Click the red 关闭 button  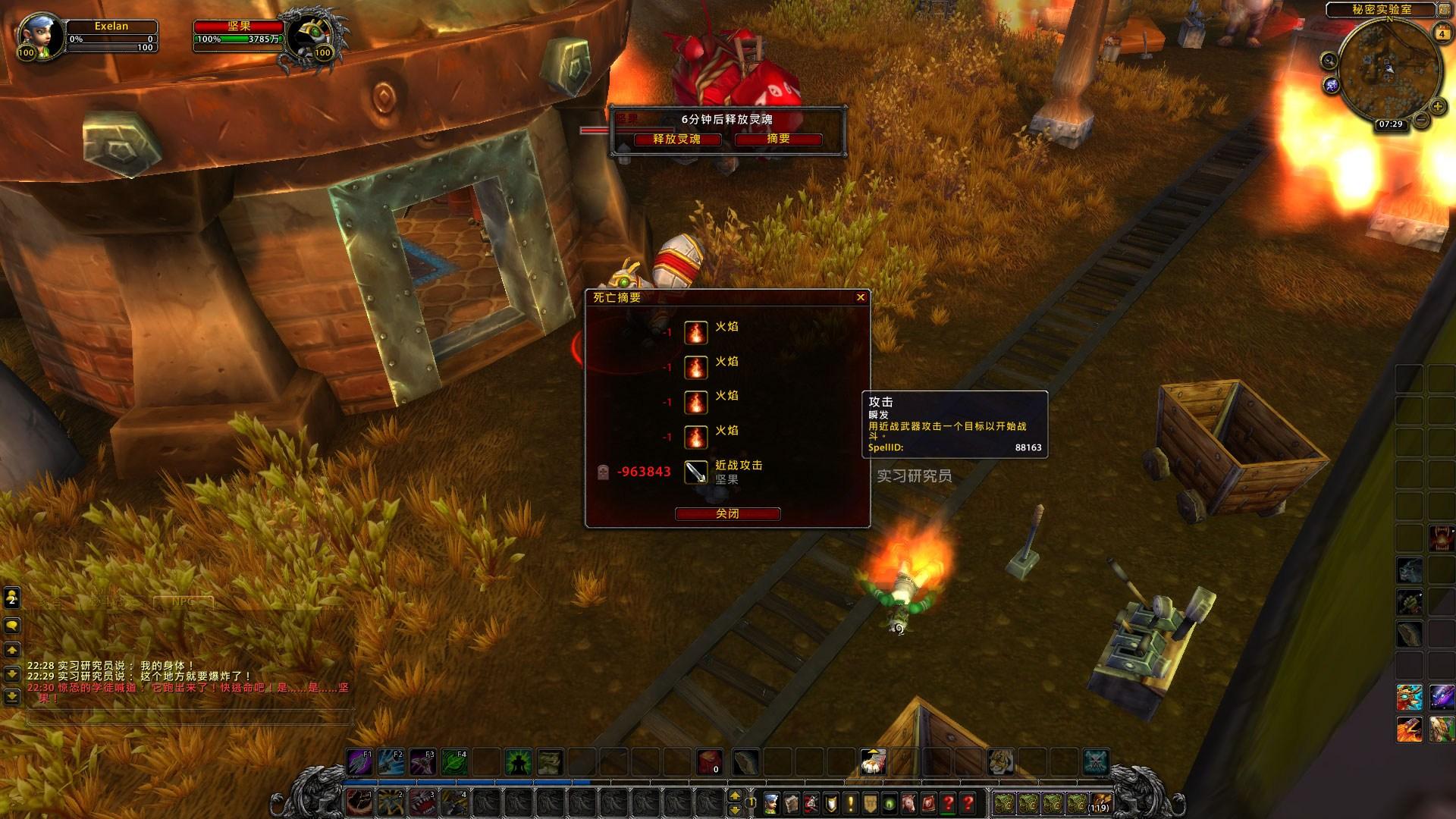(727, 514)
